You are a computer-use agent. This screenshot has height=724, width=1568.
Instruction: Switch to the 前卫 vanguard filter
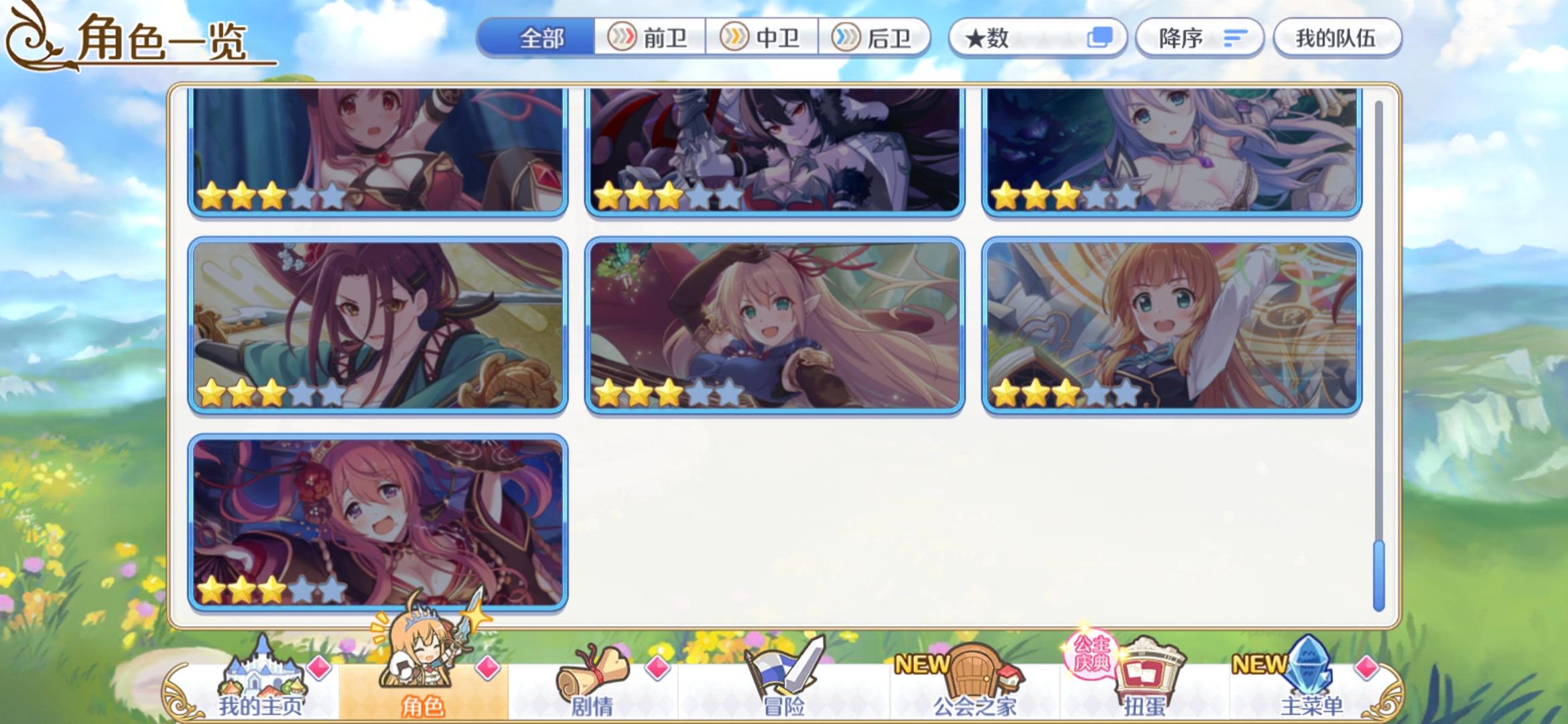point(650,38)
